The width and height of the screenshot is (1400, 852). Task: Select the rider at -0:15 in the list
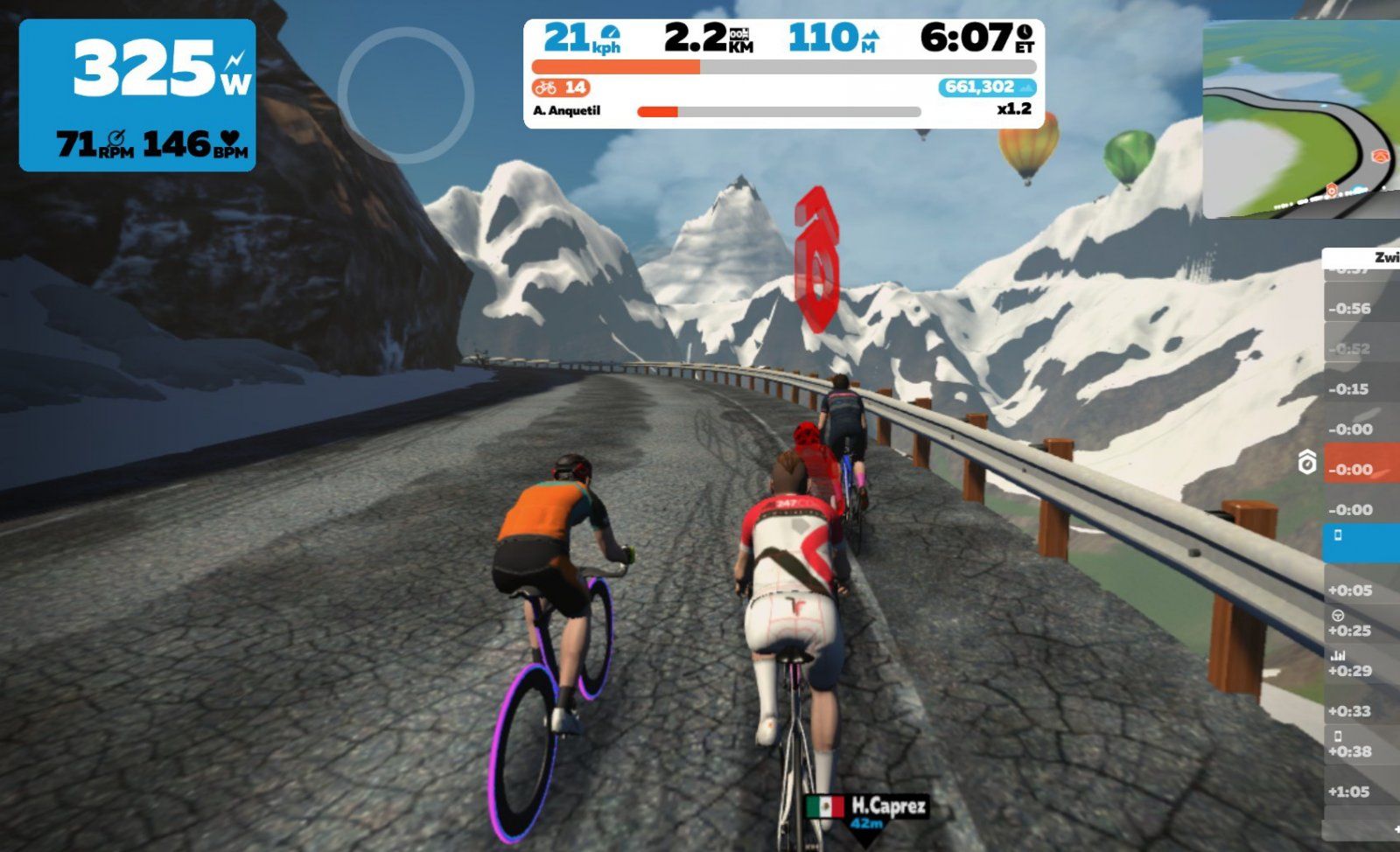(x=1361, y=389)
